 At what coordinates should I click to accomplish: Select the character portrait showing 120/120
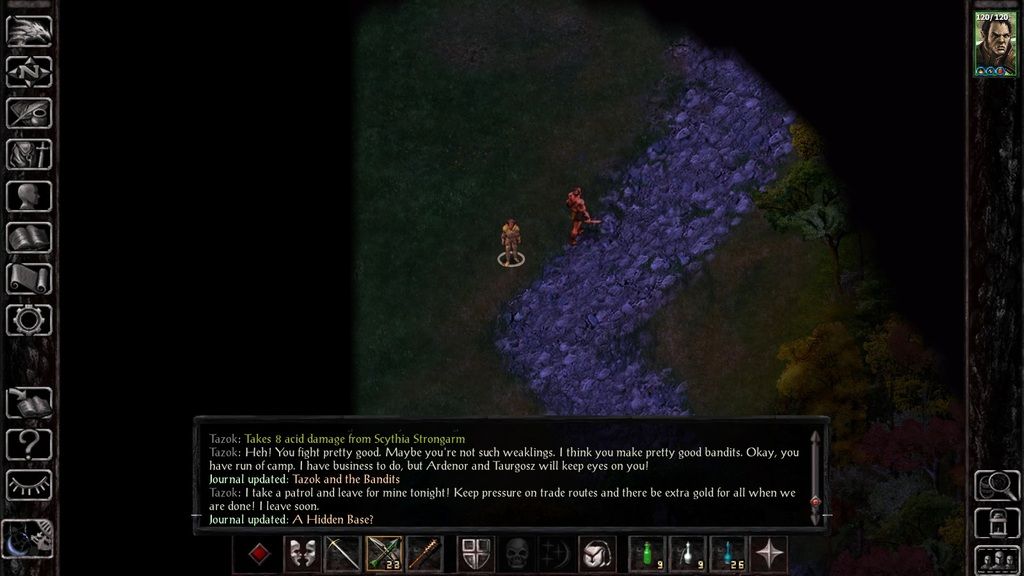[995, 44]
